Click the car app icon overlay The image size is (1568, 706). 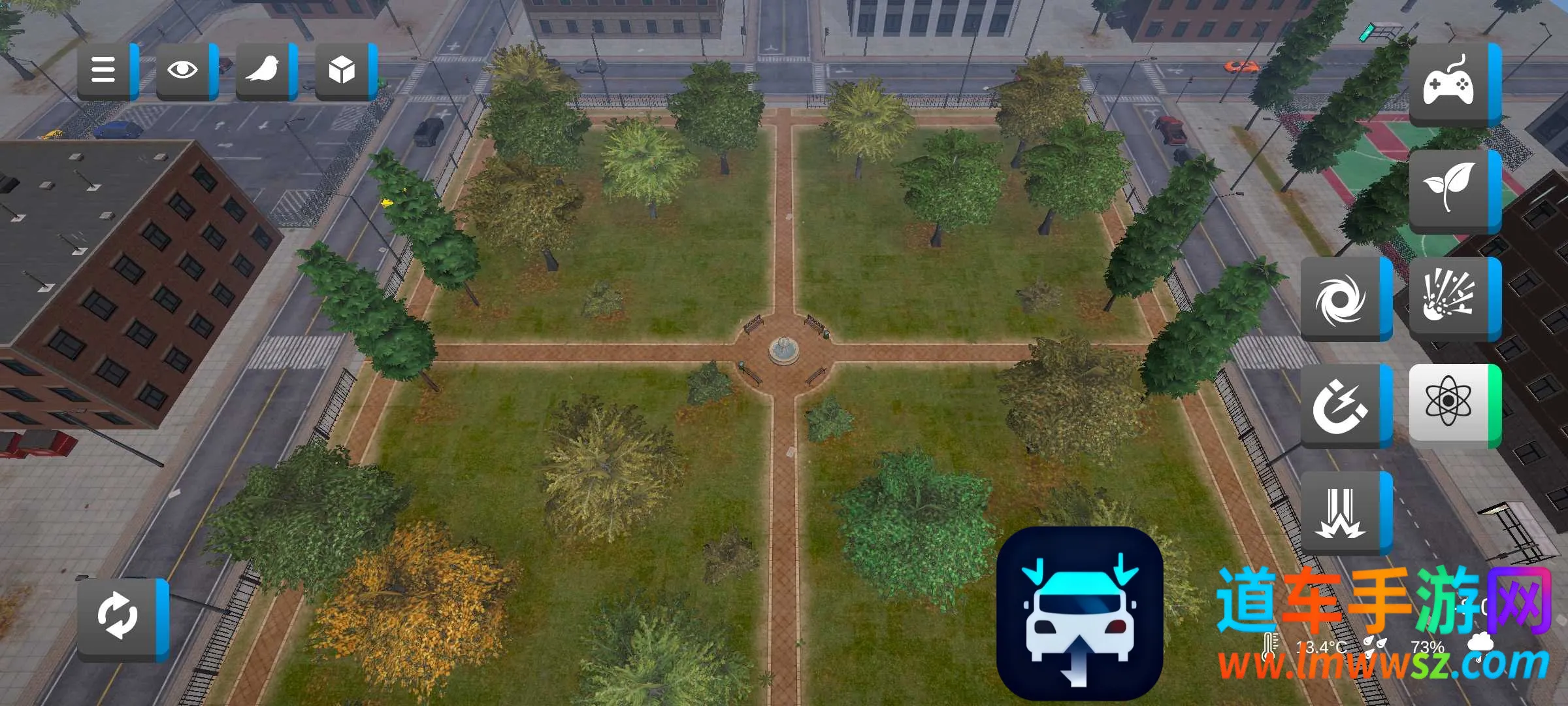(x=1079, y=614)
